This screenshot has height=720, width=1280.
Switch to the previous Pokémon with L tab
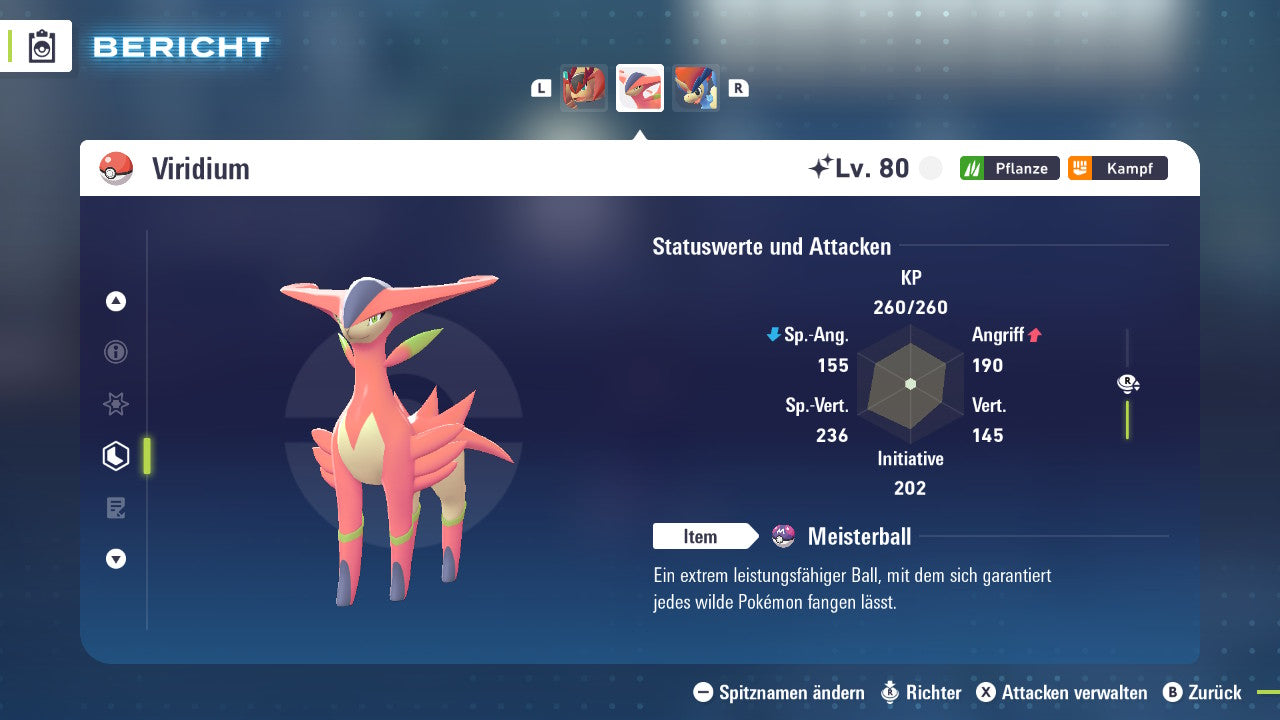pyautogui.click(x=541, y=87)
